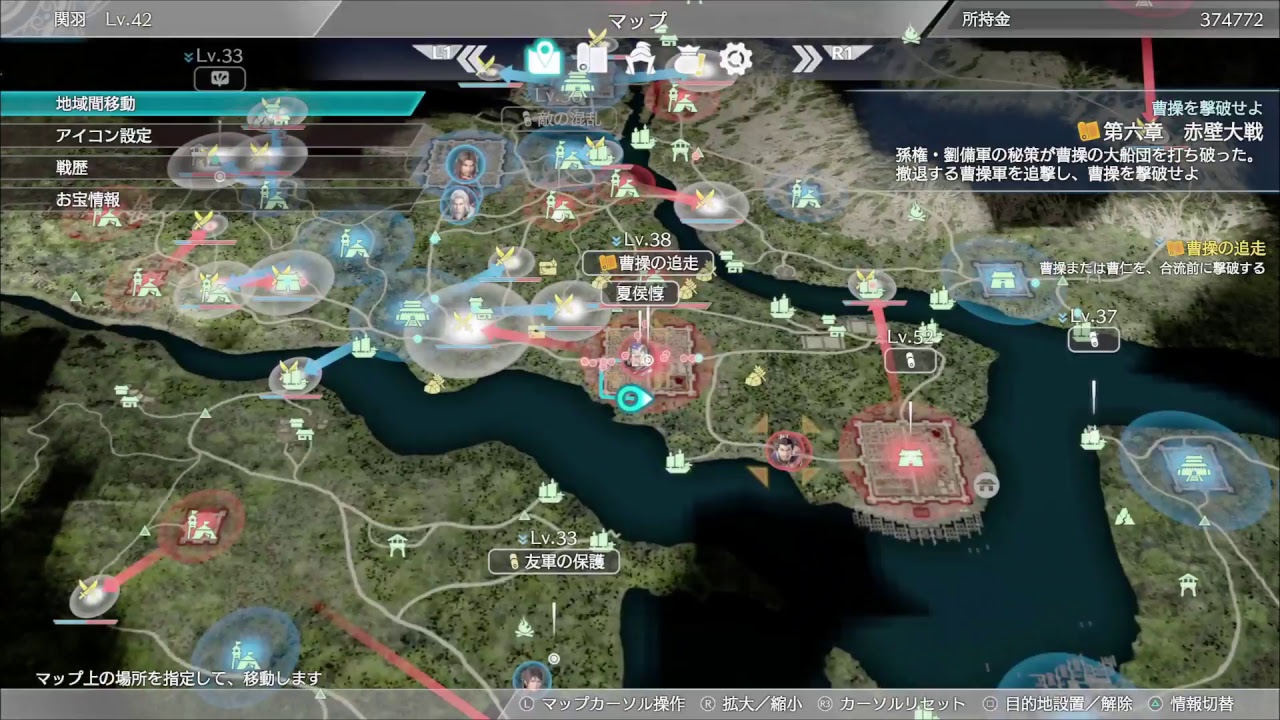Image resolution: width=1280 pixels, height=720 pixels.
Task: Click the R1 right chevron to switch tabs
Action: point(805,57)
